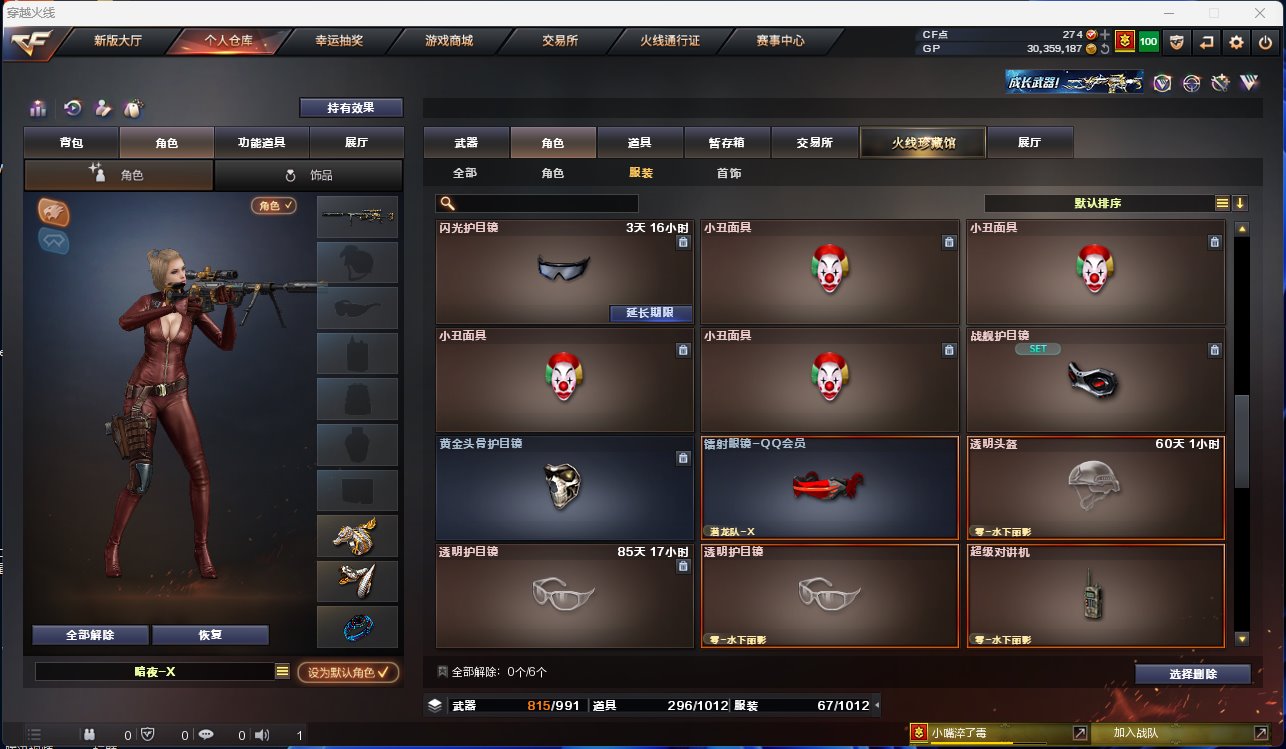Open the 赛事中心 tab
Image resolution: width=1286 pixels, height=749 pixels.
pos(779,41)
